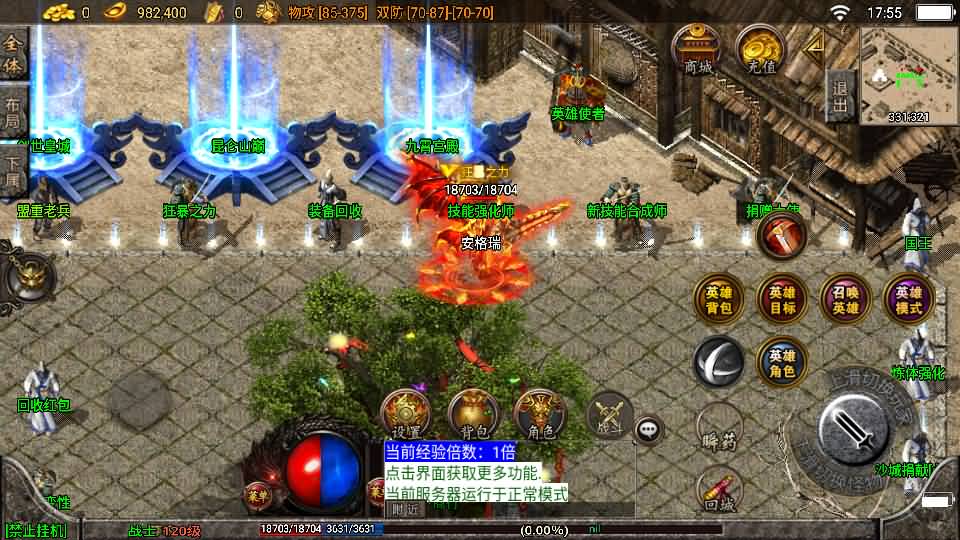Open the 充值 recharge menu

[761, 51]
